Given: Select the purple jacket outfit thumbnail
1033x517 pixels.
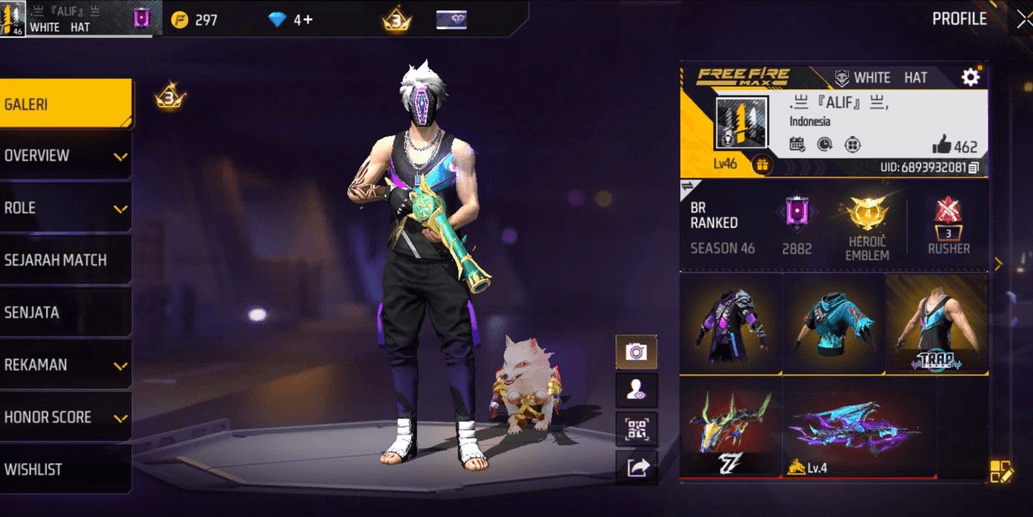Looking at the screenshot, I should (730, 323).
